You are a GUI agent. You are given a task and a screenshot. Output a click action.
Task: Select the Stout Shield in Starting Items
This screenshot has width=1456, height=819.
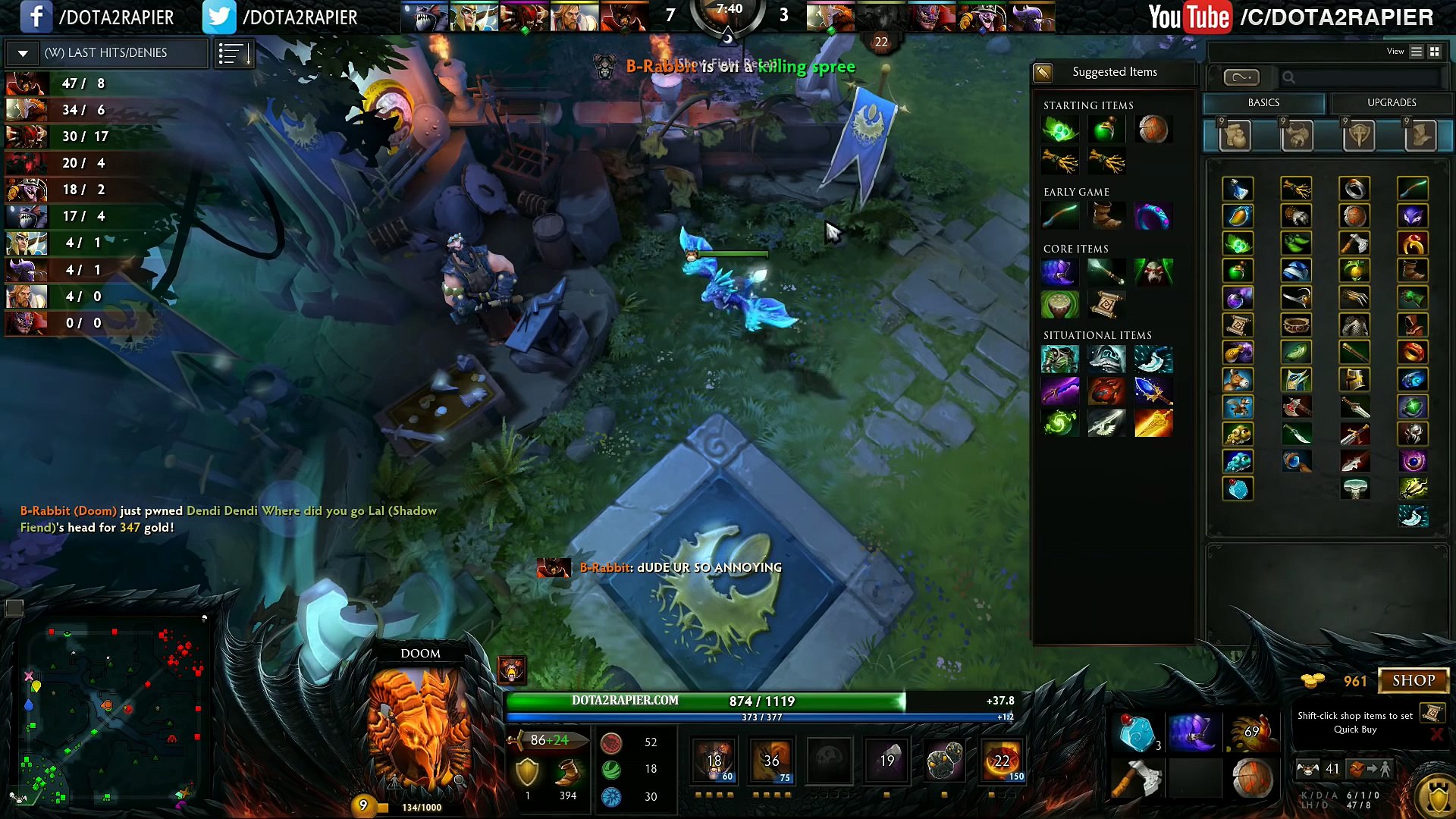[x=1152, y=130]
